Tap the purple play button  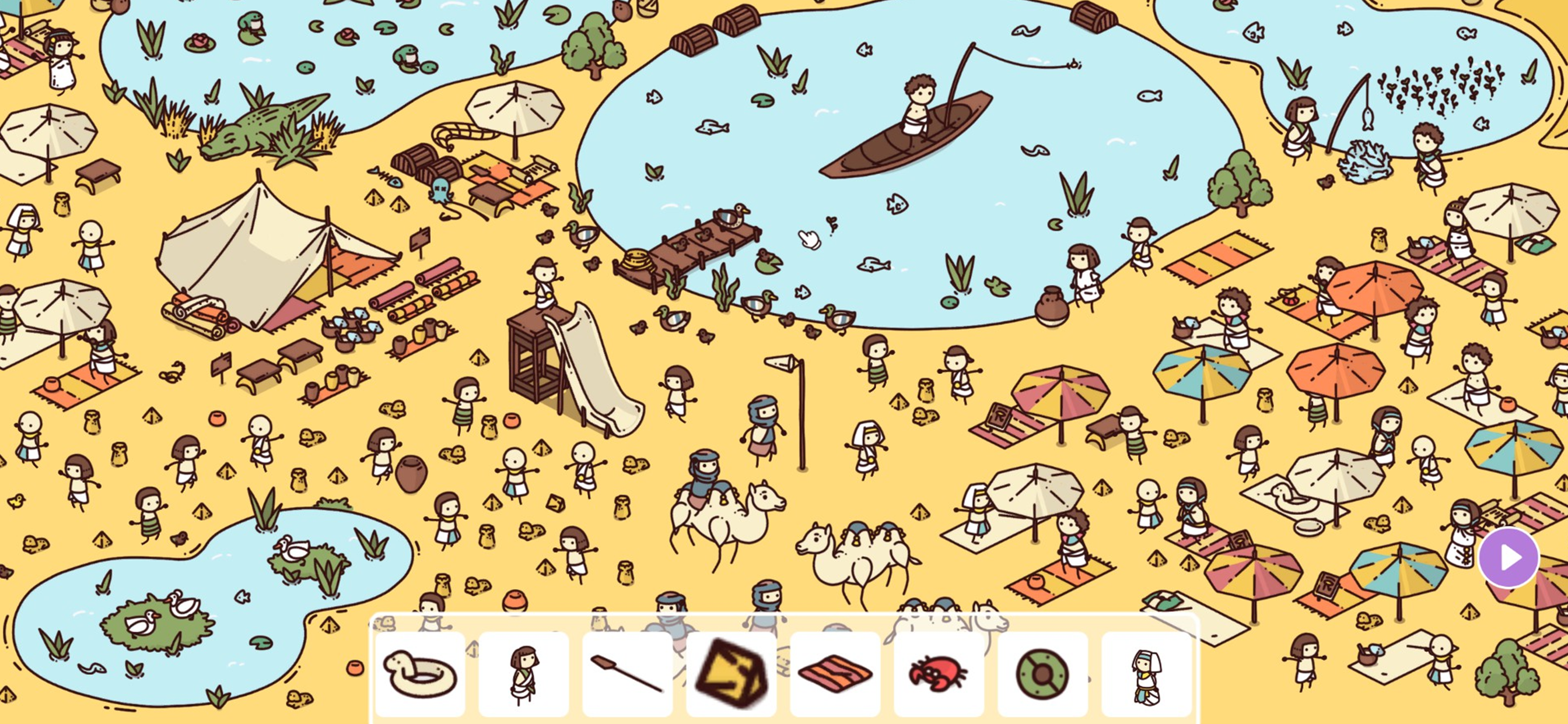[1508, 557]
